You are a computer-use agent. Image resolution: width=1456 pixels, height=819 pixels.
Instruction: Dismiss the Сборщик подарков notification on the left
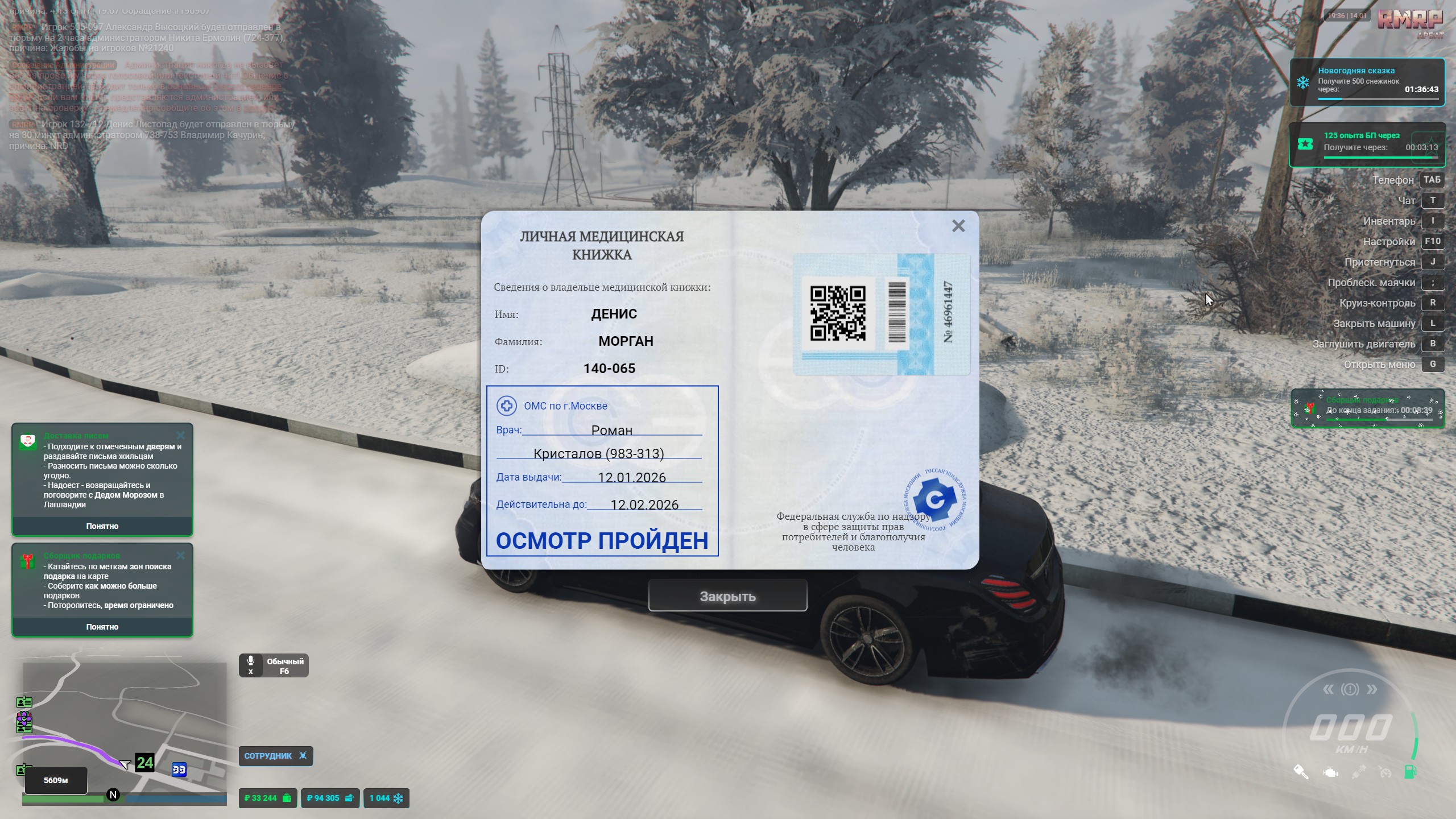click(x=180, y=556)
